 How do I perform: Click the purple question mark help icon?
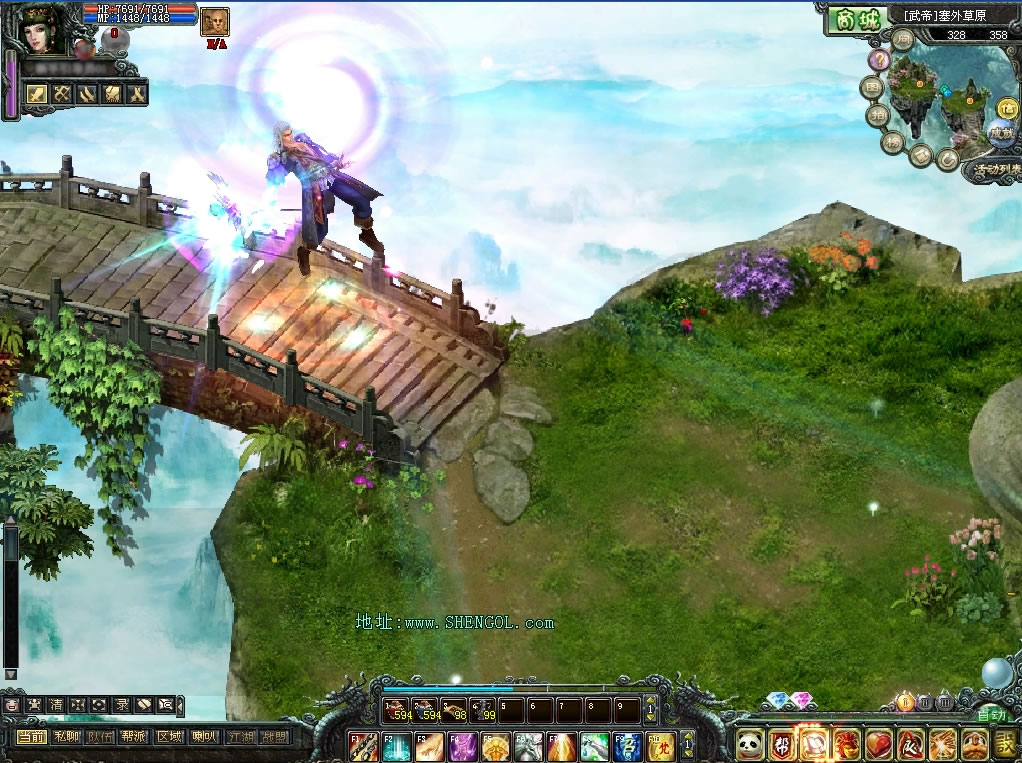(880, 60)
